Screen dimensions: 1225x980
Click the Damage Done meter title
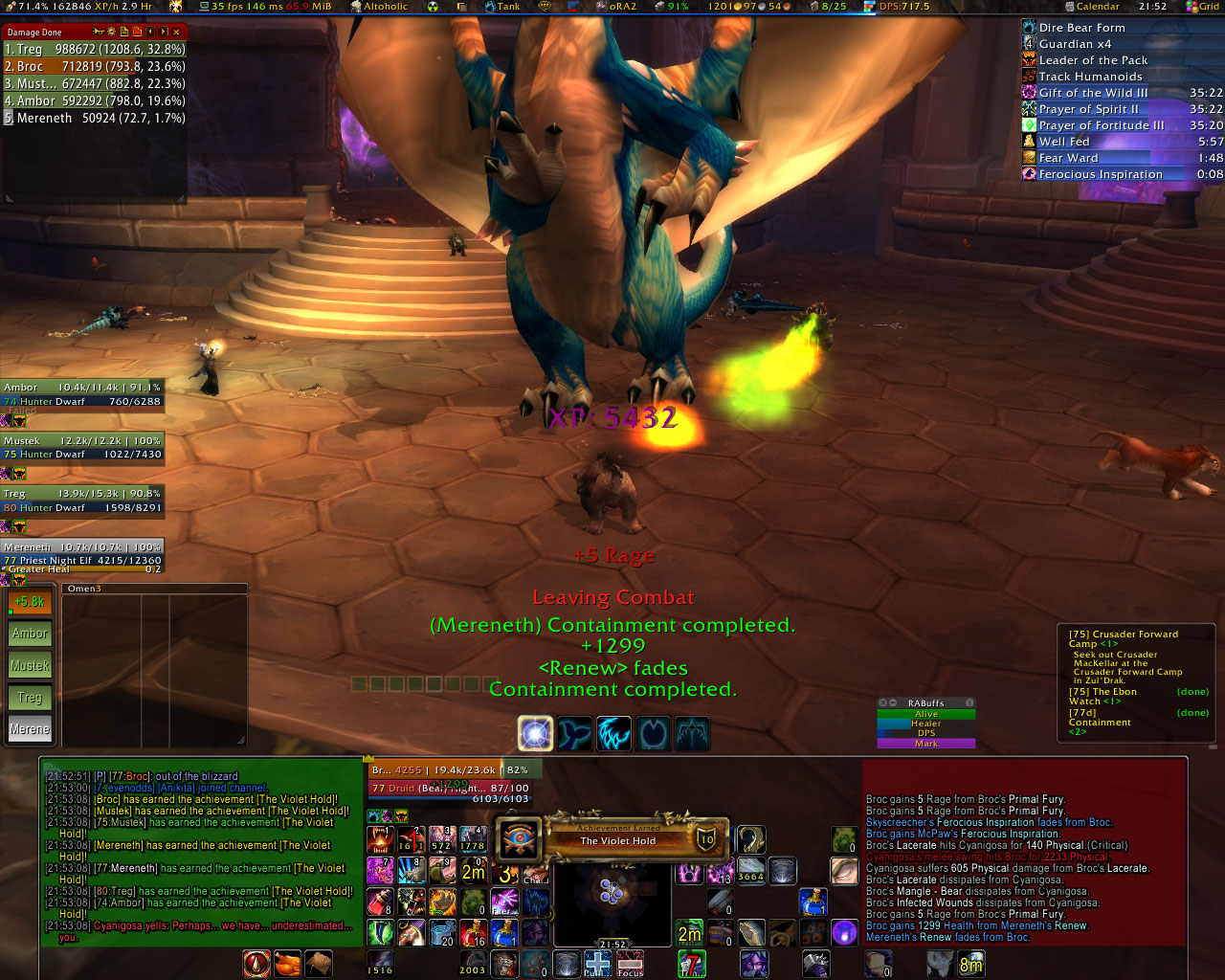tap(34, 33)
